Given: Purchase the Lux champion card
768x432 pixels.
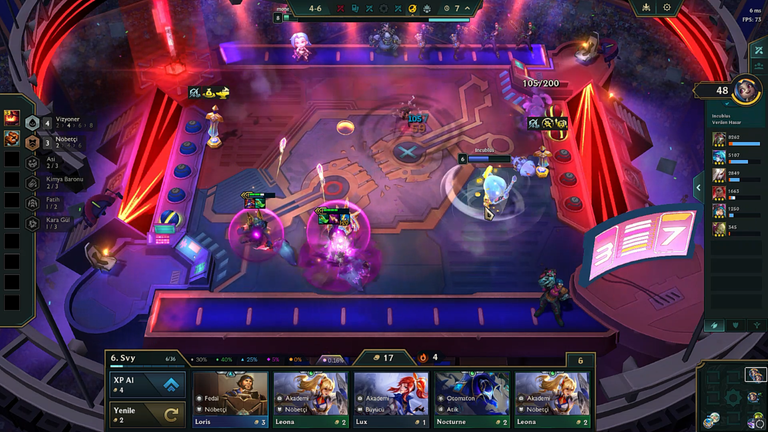Looking at the screenshot, I should (391, 399).
